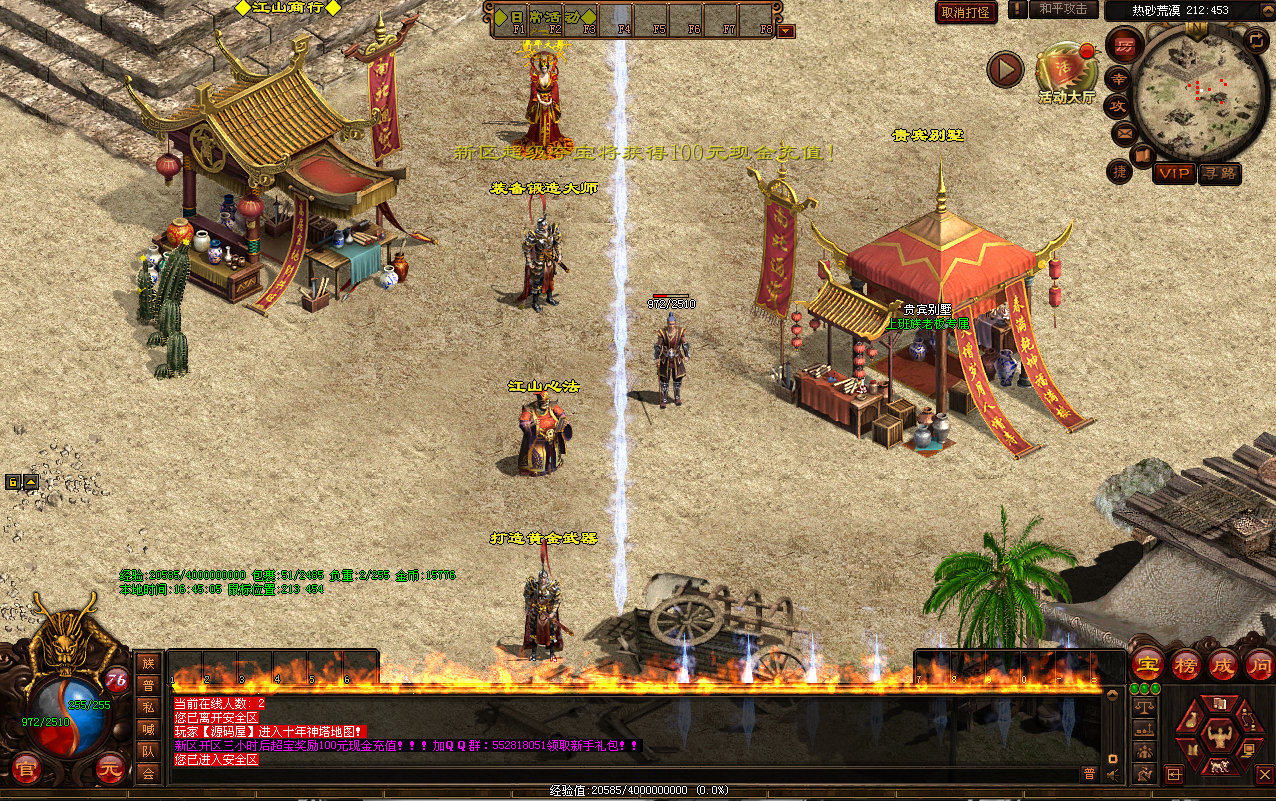Open the 榜 rankings orb

(x=1186, y=664)
